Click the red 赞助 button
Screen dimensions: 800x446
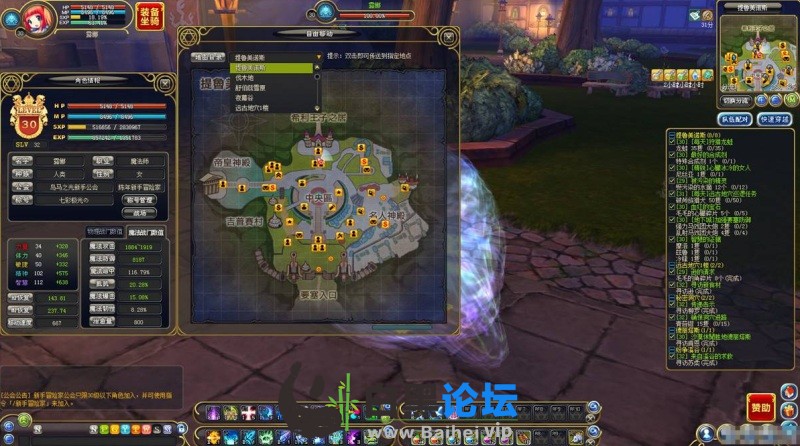[760, 408]
